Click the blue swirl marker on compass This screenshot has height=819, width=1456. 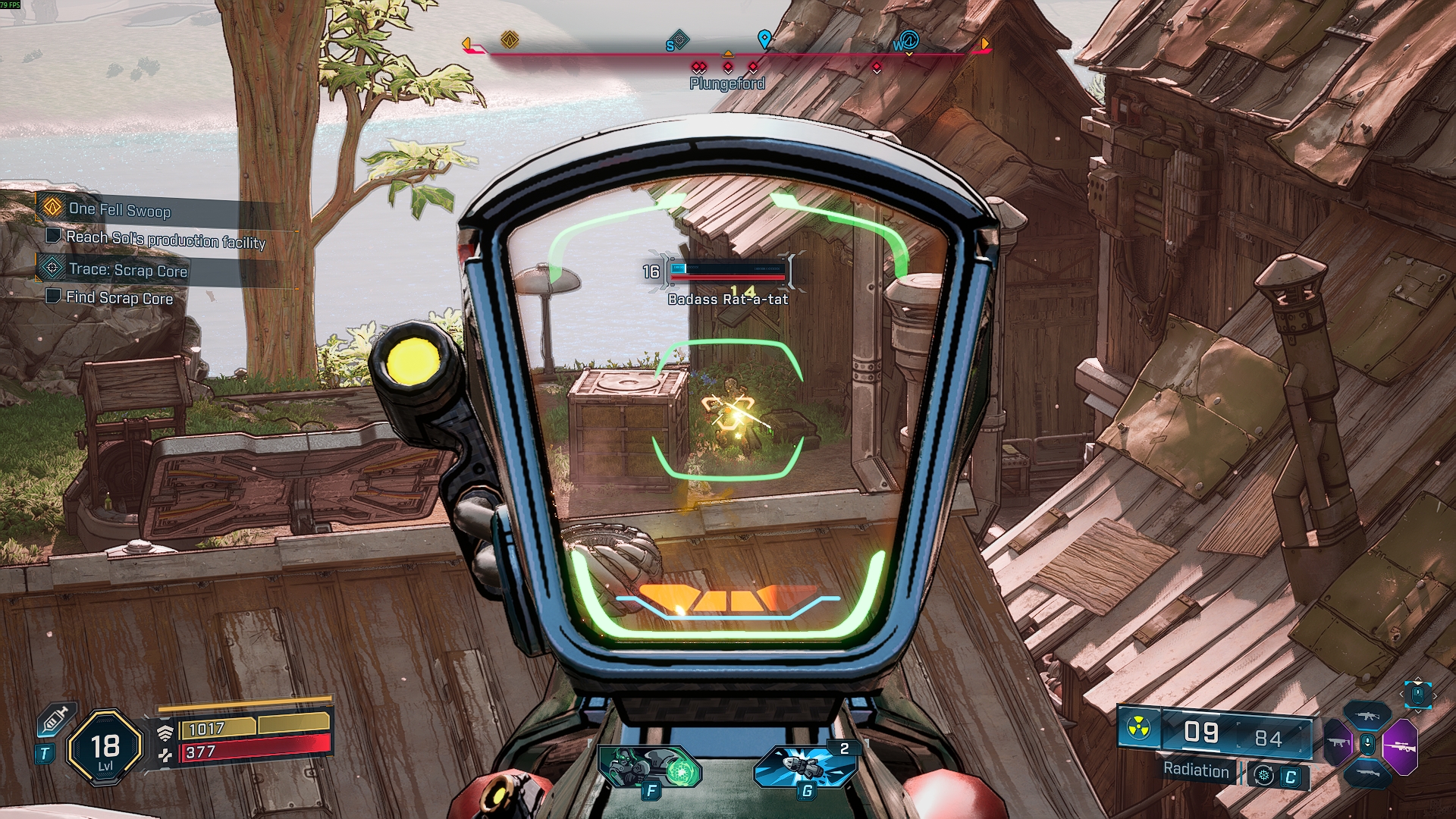[908, 39]
